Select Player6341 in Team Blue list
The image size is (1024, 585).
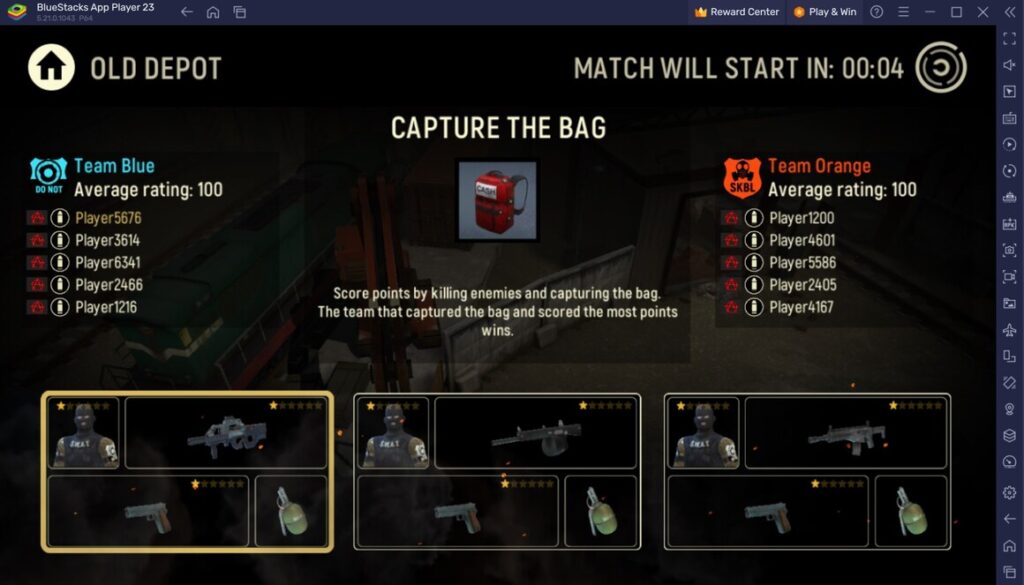click(x=108, y=262)
